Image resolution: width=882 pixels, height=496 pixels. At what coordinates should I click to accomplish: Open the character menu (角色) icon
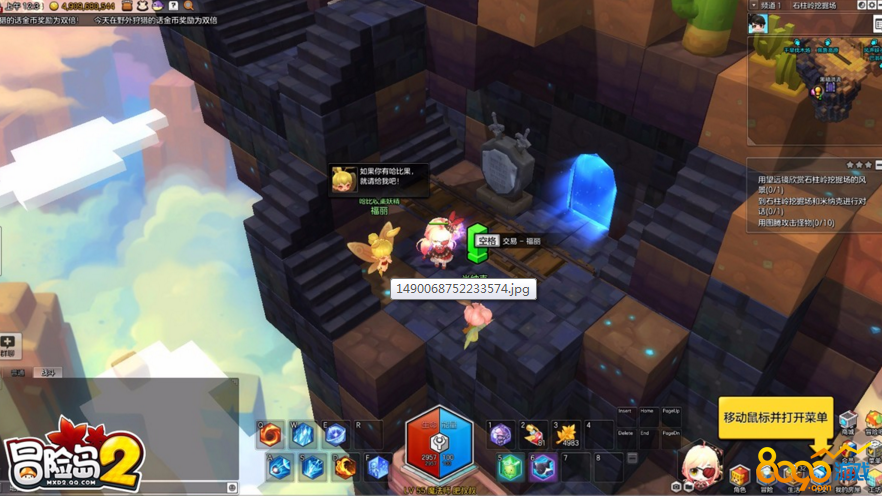(739, 476)
